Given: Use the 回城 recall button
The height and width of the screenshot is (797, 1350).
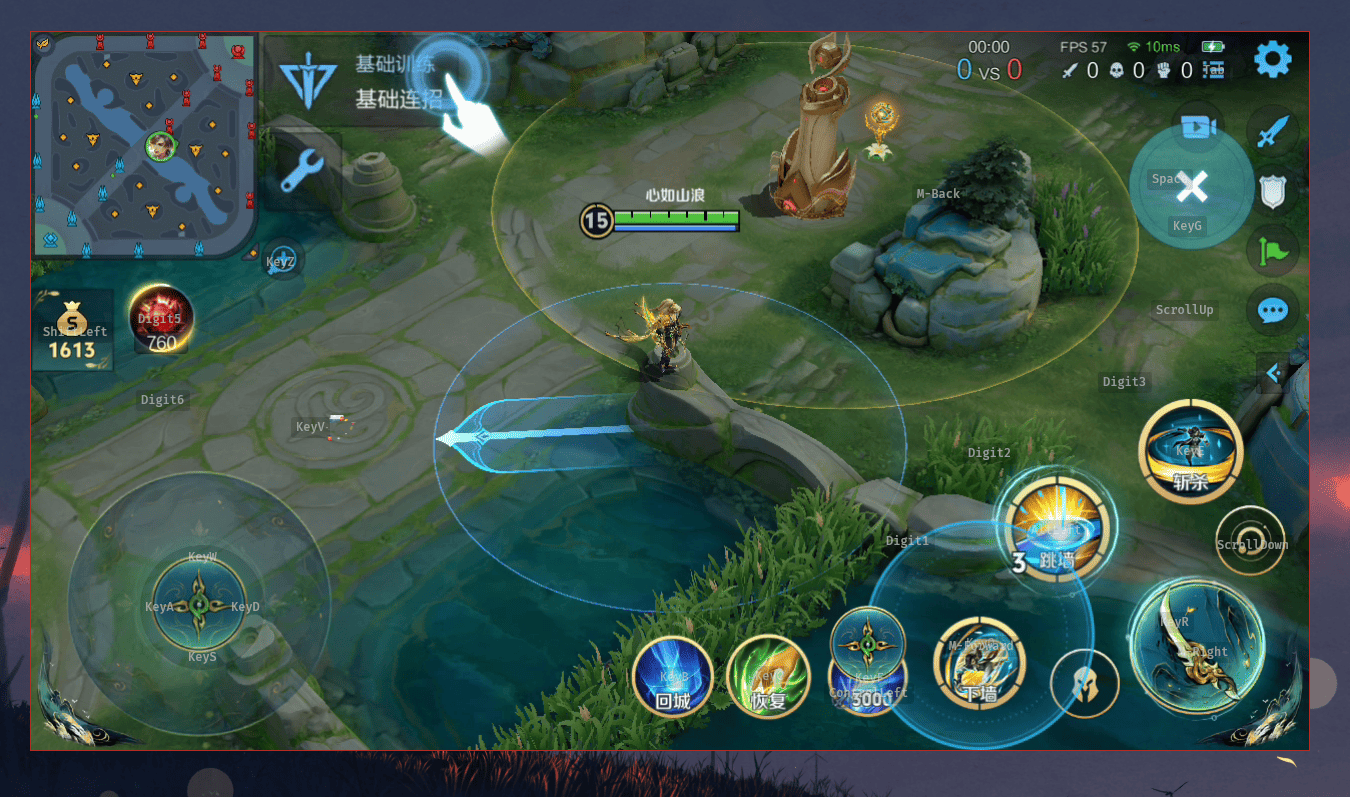Looking at the screenshot, I should pos(673,677).
